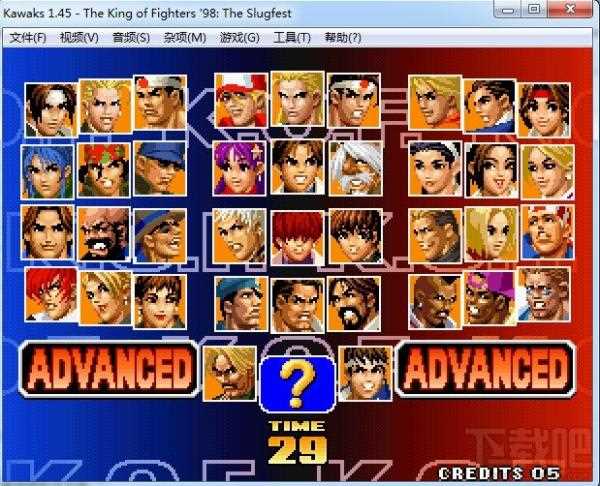Open the 文件(F) file menu

point(28,38)
